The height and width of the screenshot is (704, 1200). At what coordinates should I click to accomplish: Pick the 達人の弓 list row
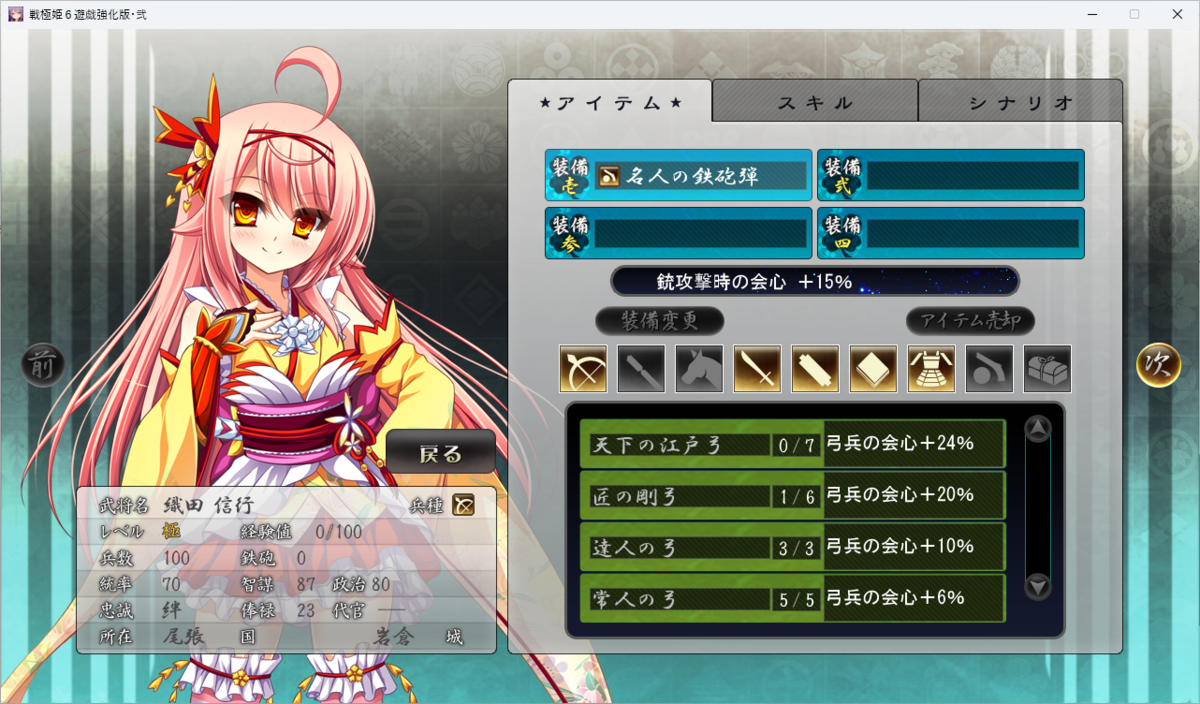pyautogui.click(x=792, y=547)
